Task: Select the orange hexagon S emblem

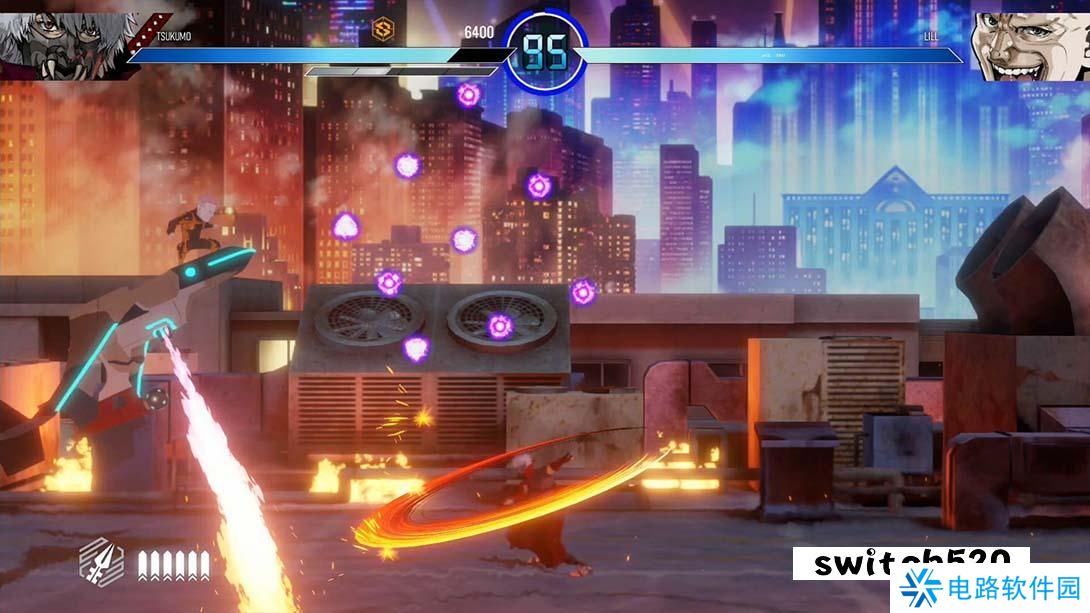Action: 382,30
